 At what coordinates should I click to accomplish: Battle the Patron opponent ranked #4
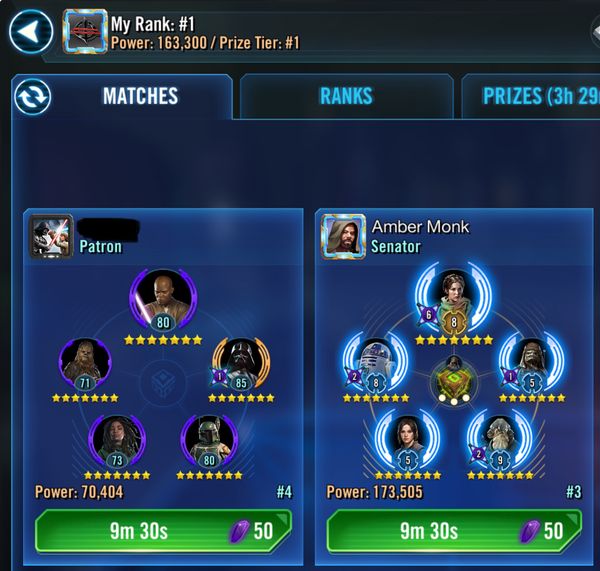click(163, 530)
